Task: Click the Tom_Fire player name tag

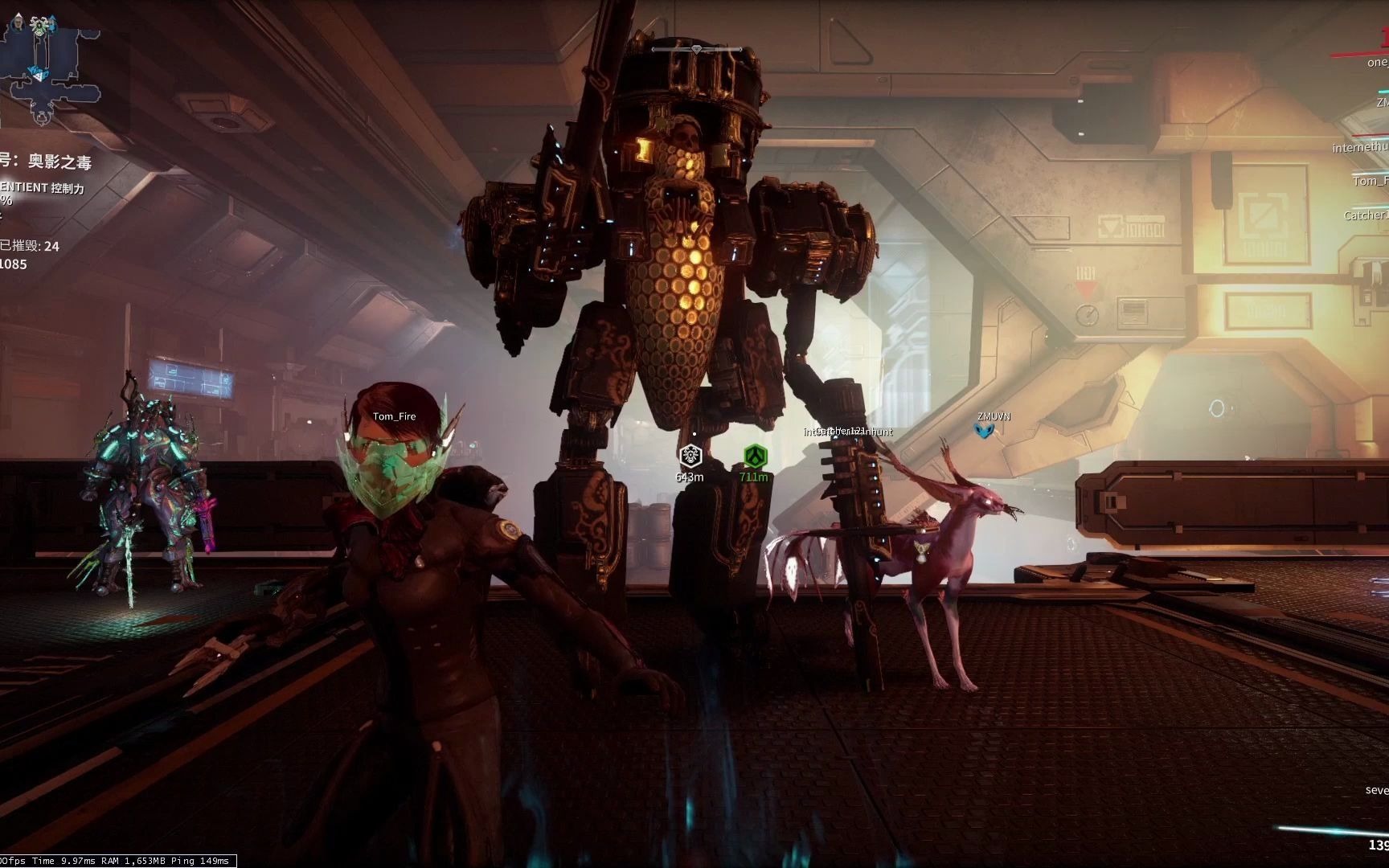Action: tap(395, 416)
